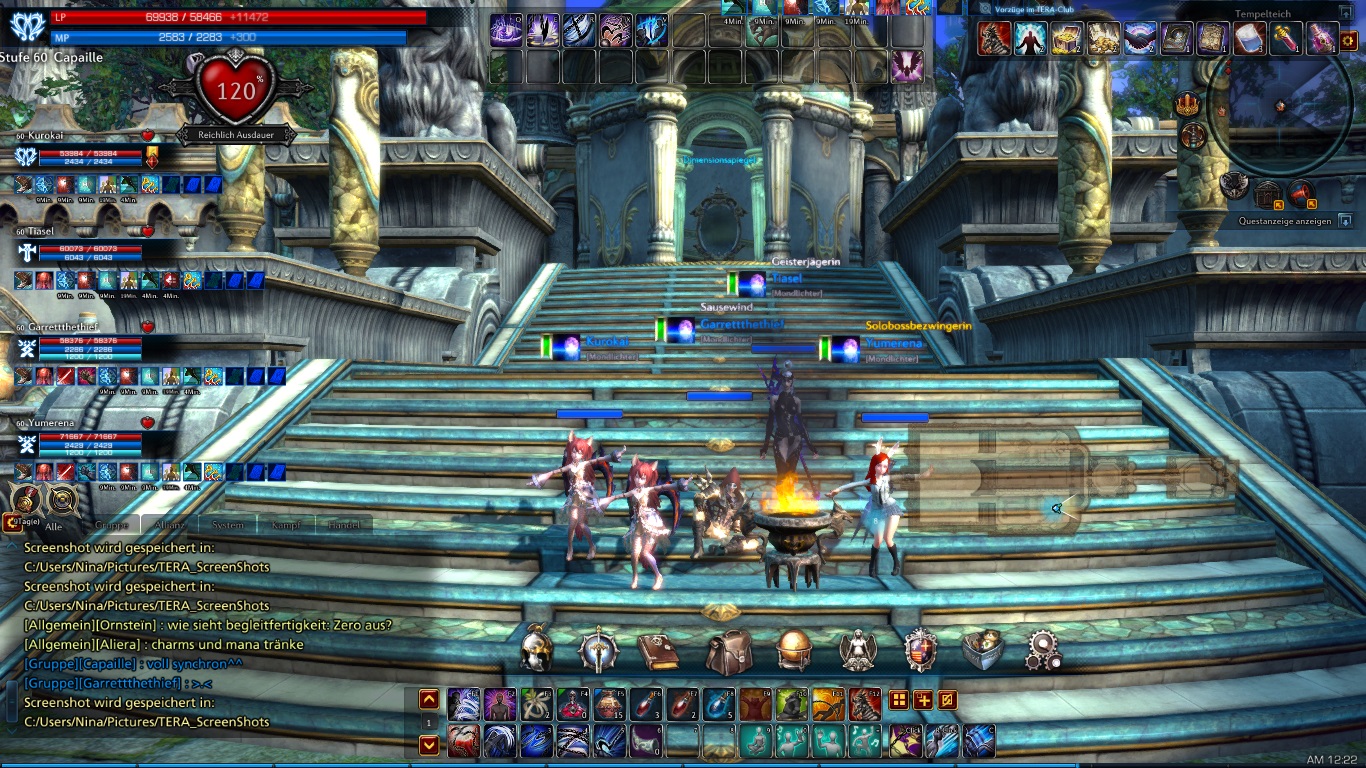Open the helmet character profile menu

(537, 651)
